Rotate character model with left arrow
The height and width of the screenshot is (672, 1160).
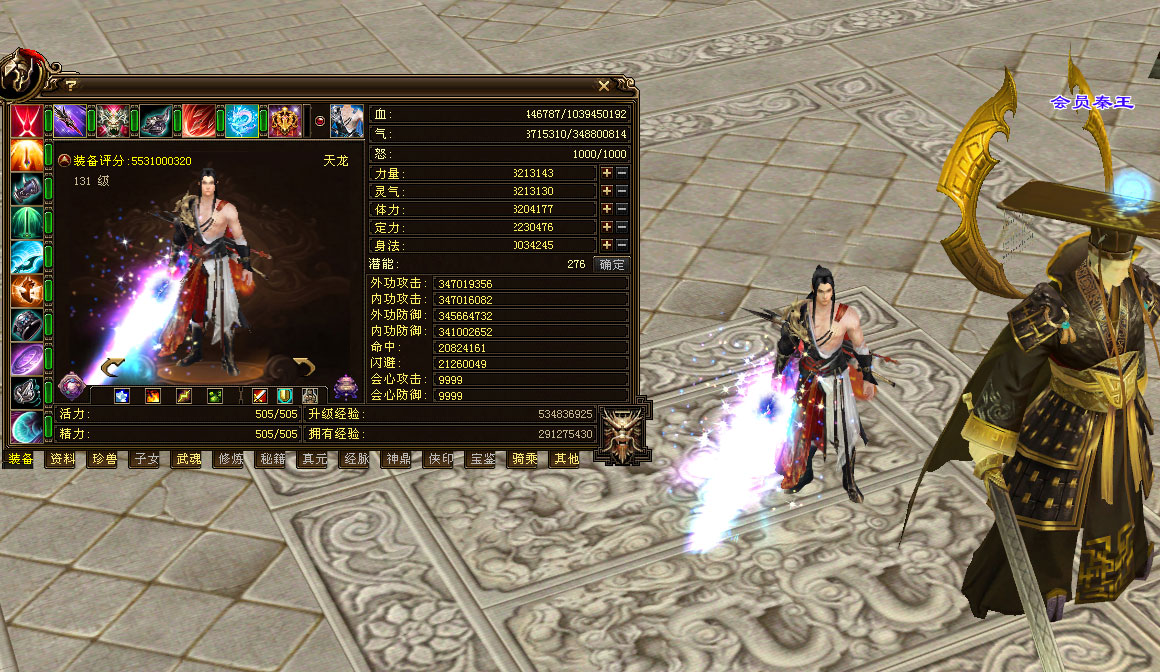pos(113,366)
